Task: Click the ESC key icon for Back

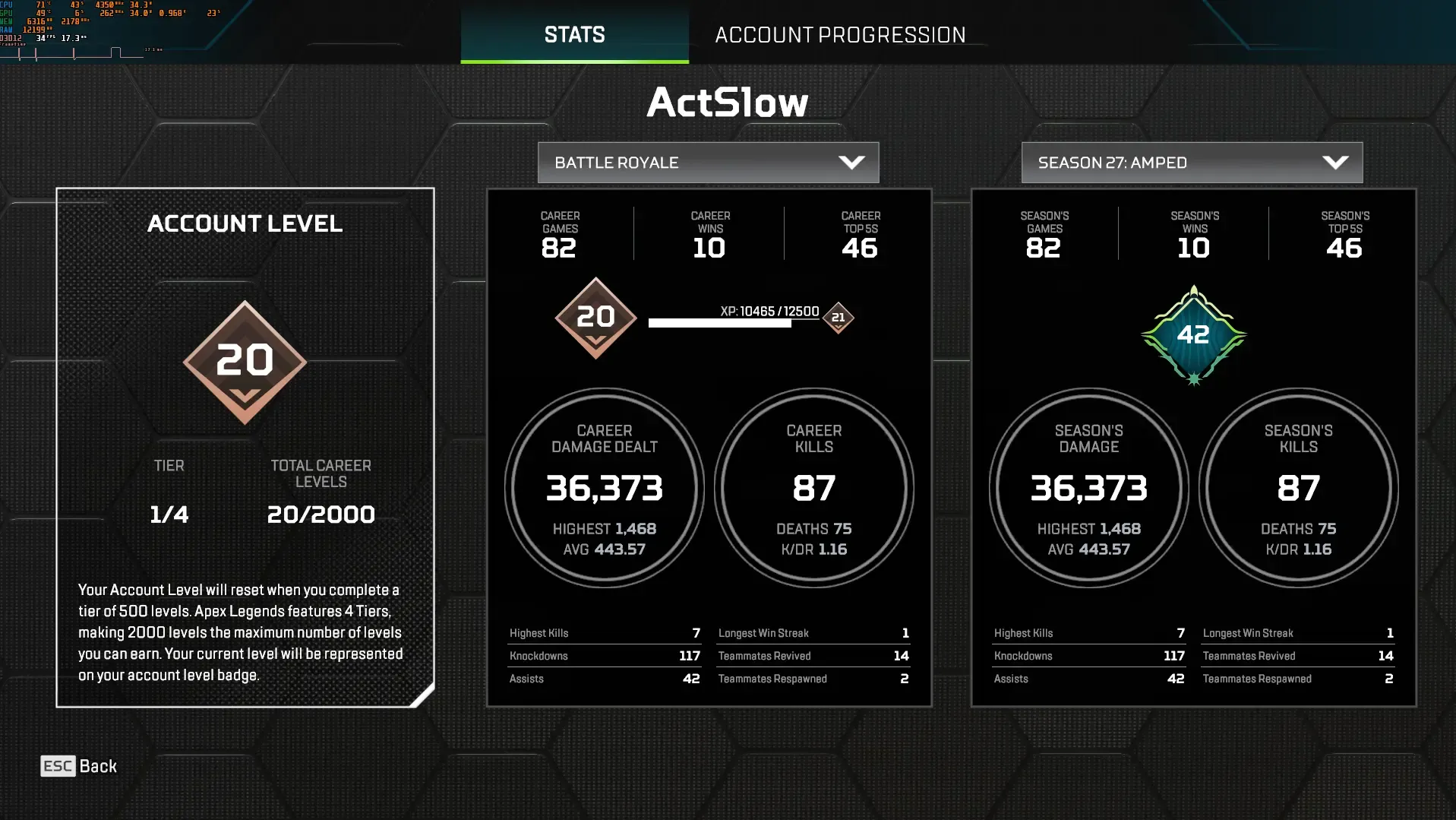Action: click(x=58, y=766)
